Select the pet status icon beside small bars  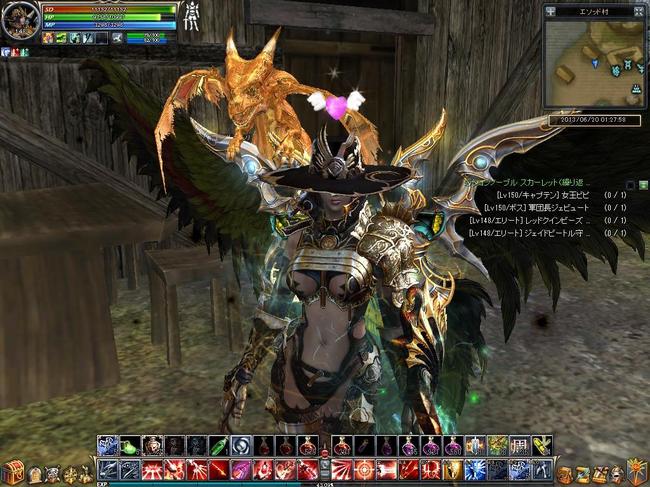[117, 38]
